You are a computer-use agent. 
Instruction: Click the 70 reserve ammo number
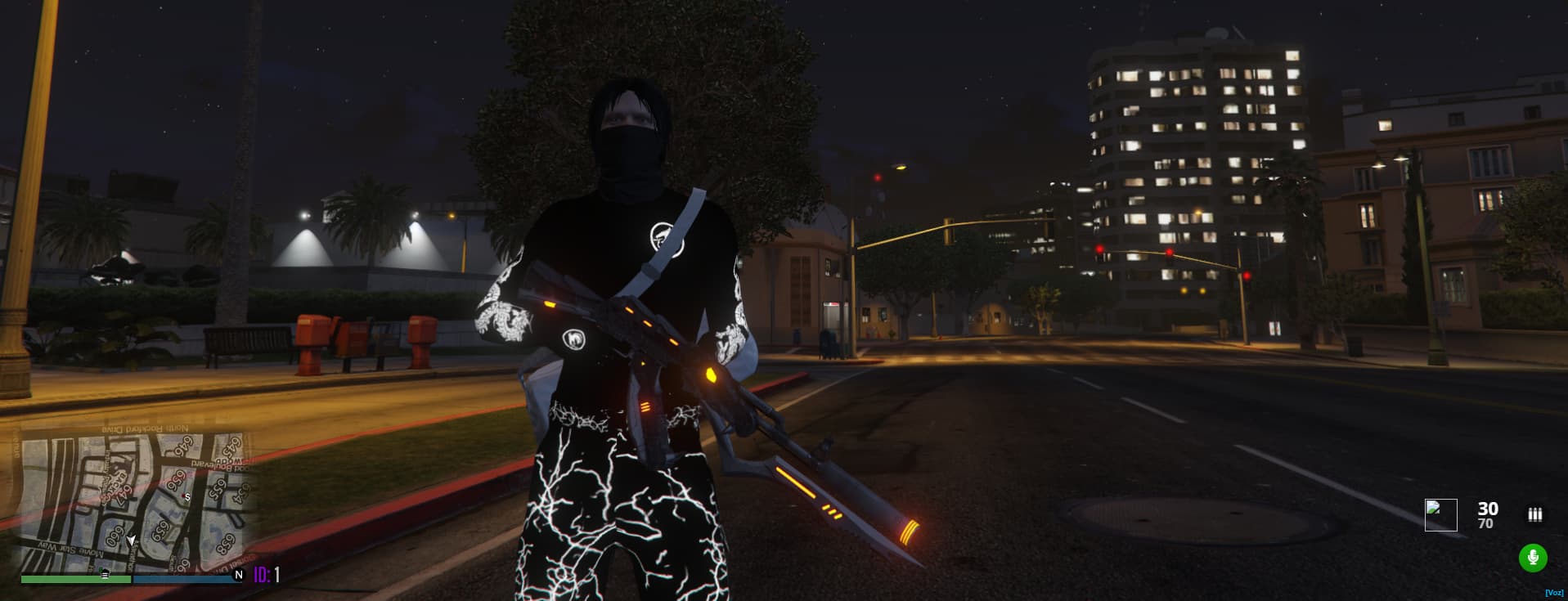pyautogui.click(x=1485, y=523)
